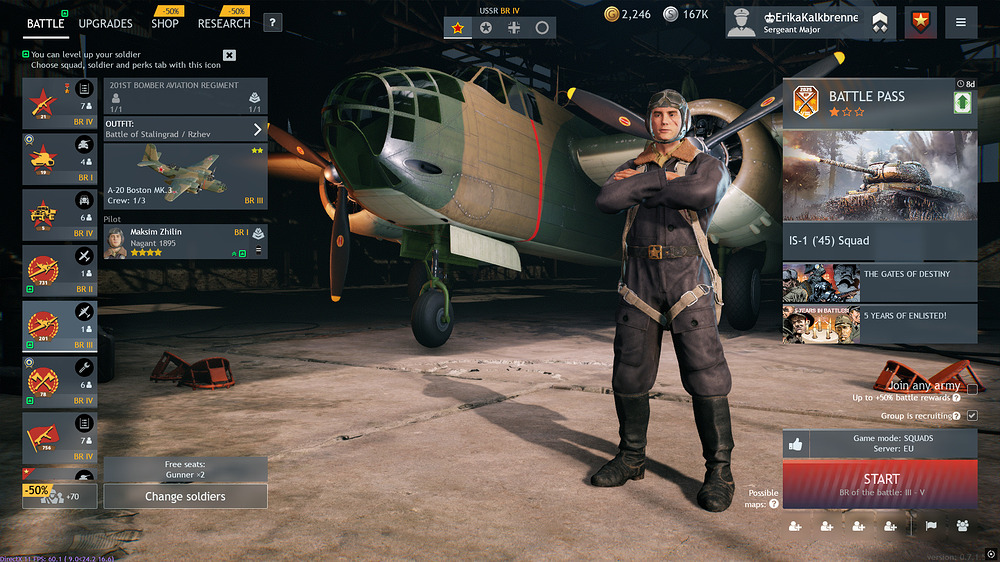Open the question mark help button
Viewport: 1000px width, 562px height.
click(x=272, y=23)
